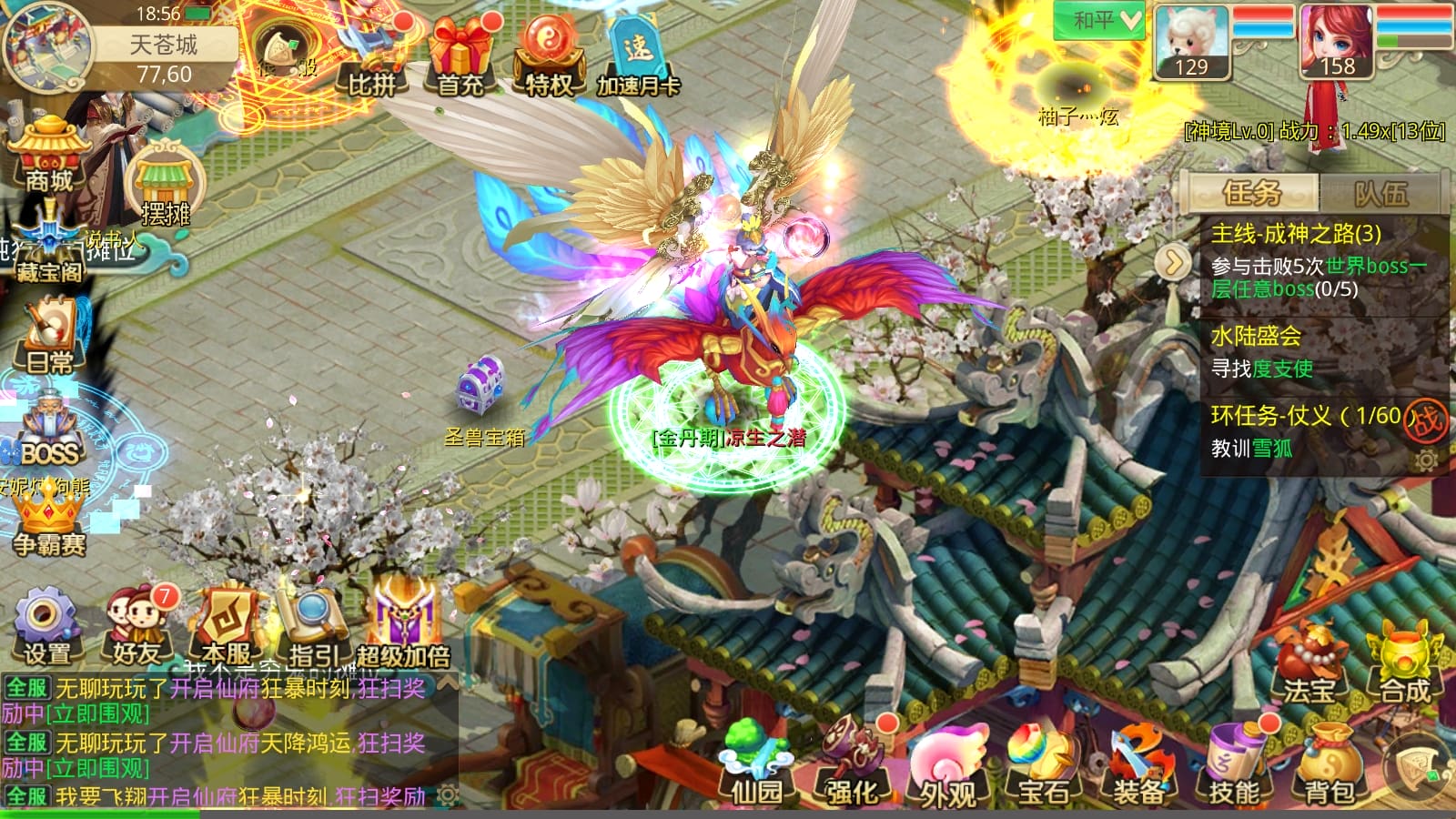Toggle the 和平 peace mode dropdown
Viewport: 1456px width, 819px height.
click(1098, 20)
